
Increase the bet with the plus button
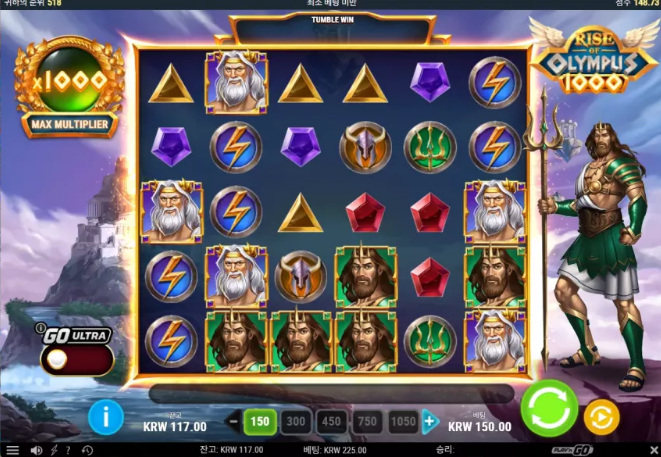430,421
